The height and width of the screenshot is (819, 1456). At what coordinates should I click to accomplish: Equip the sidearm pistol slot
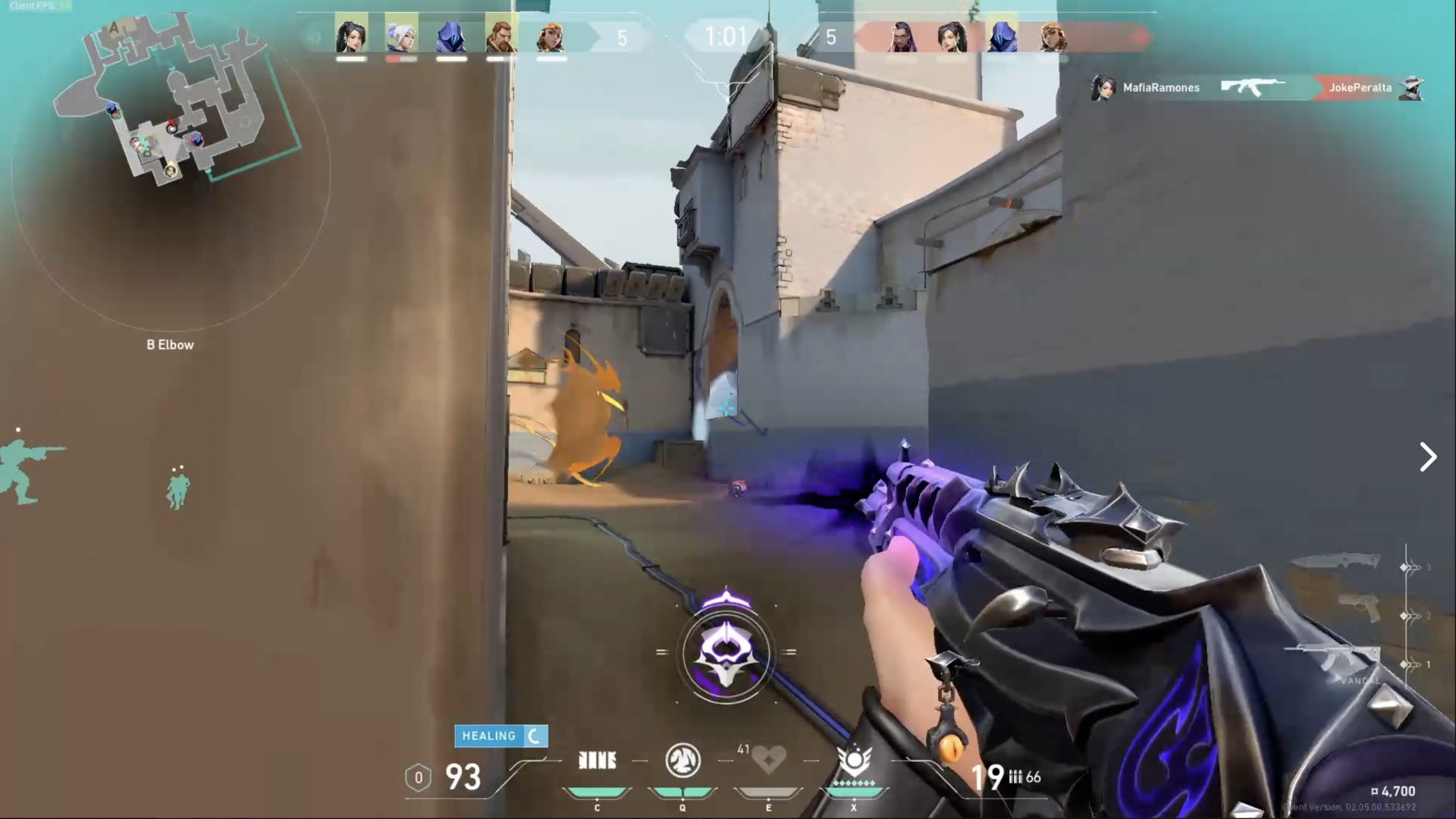pos(1363,609)
